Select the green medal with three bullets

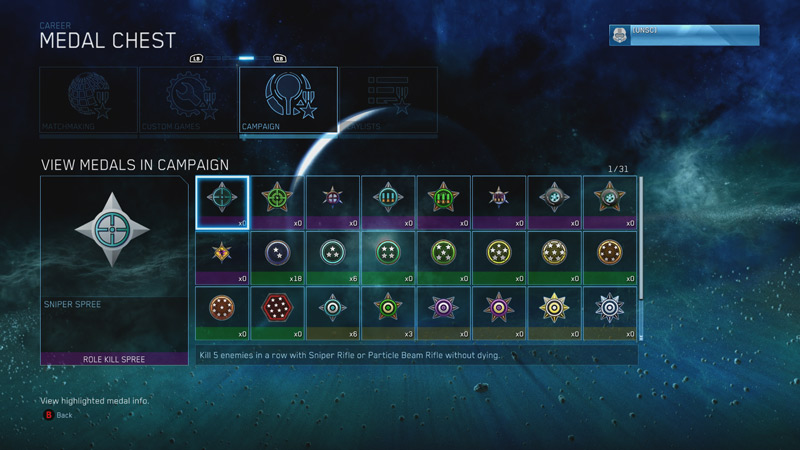[442, 203]
